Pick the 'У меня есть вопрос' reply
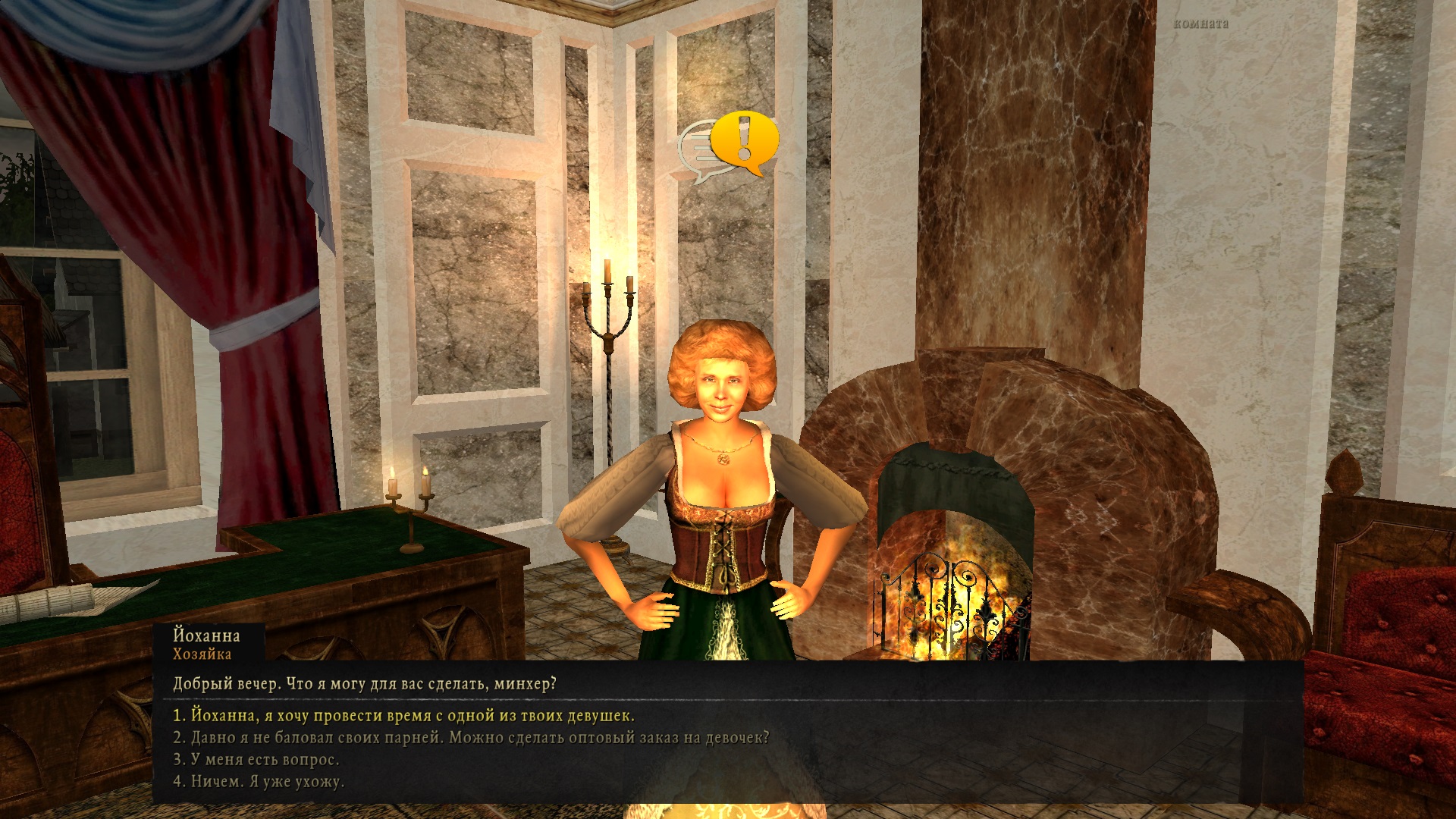 (x=256, y=759)
